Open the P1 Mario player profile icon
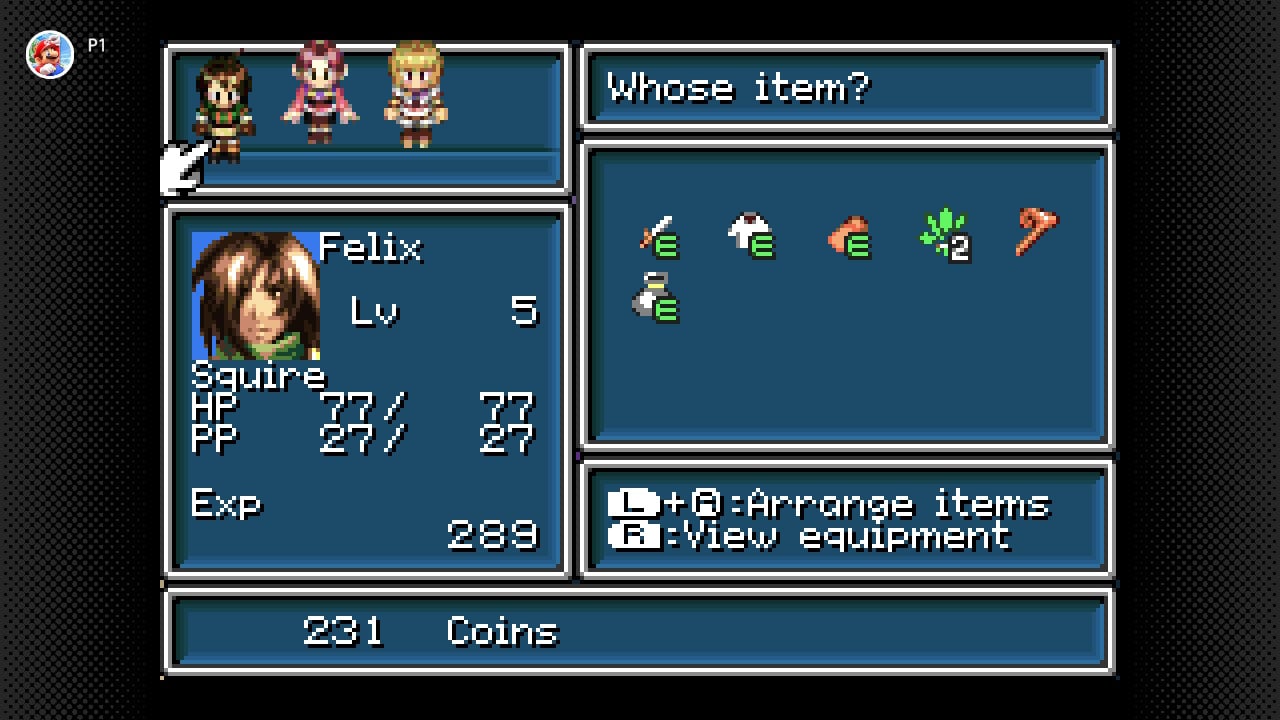The image size is (1280, 720). click(x=50, y=54)
